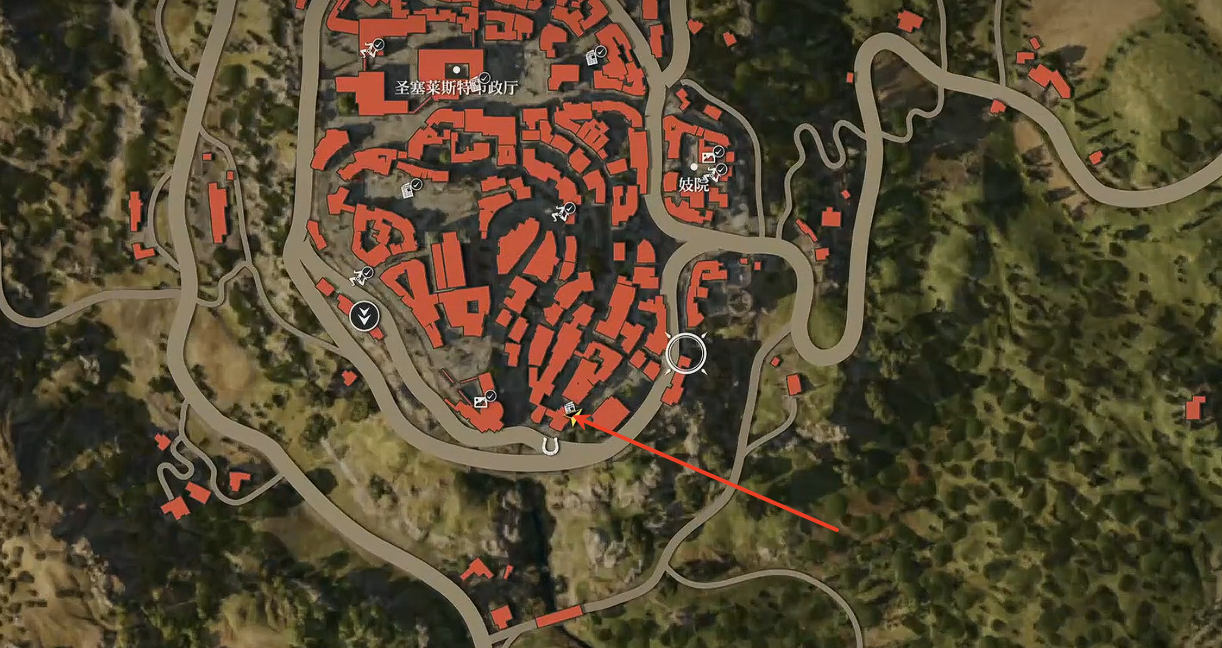This screenshot has width=1222, height=648.
Task: Choose the horseshoe marker on the road
Action: pyautogui.click(x=548, y=446)
